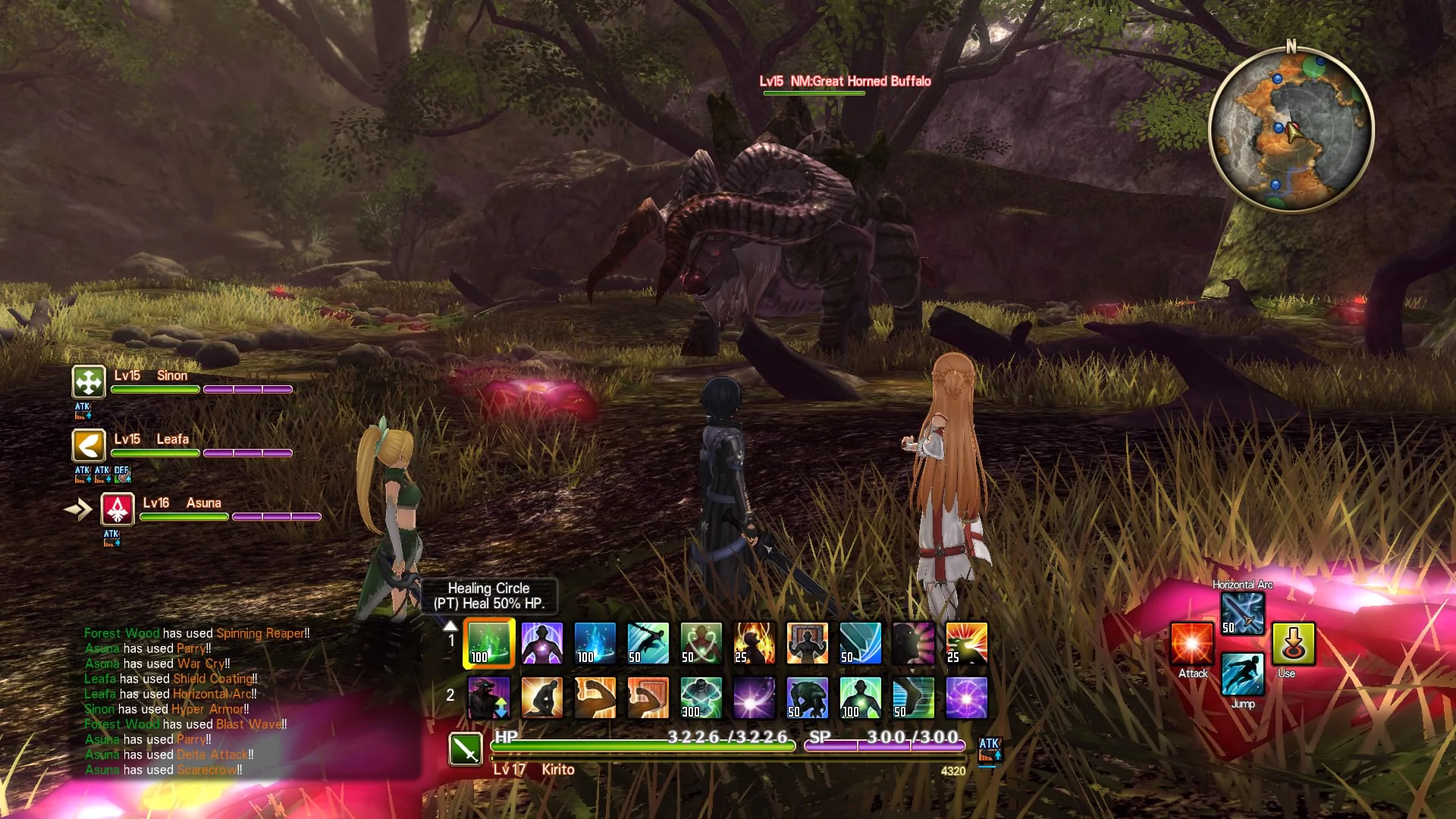Select the Healing Circle skill icon
The image size is (1456, 819).
[488, 643]
